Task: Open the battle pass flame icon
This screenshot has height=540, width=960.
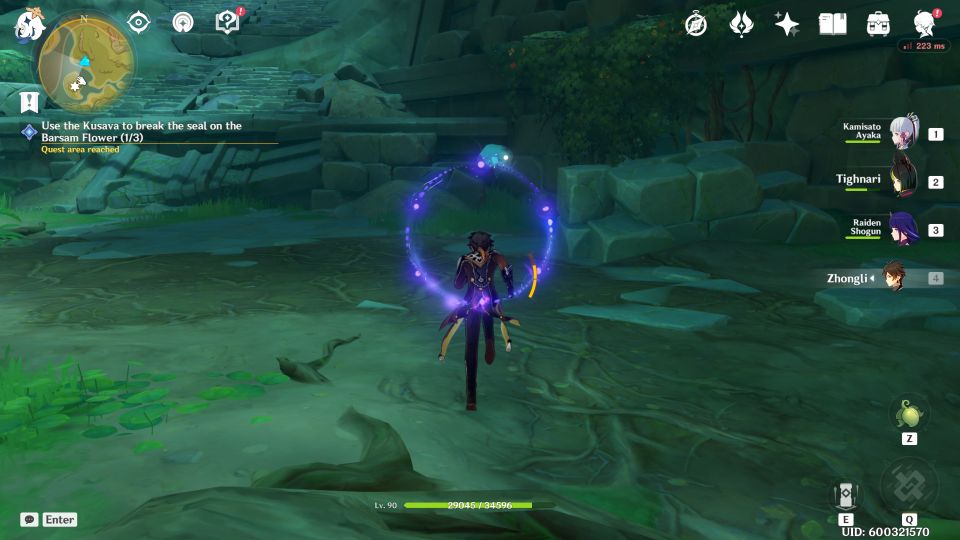Action: [x=741, y=24]
